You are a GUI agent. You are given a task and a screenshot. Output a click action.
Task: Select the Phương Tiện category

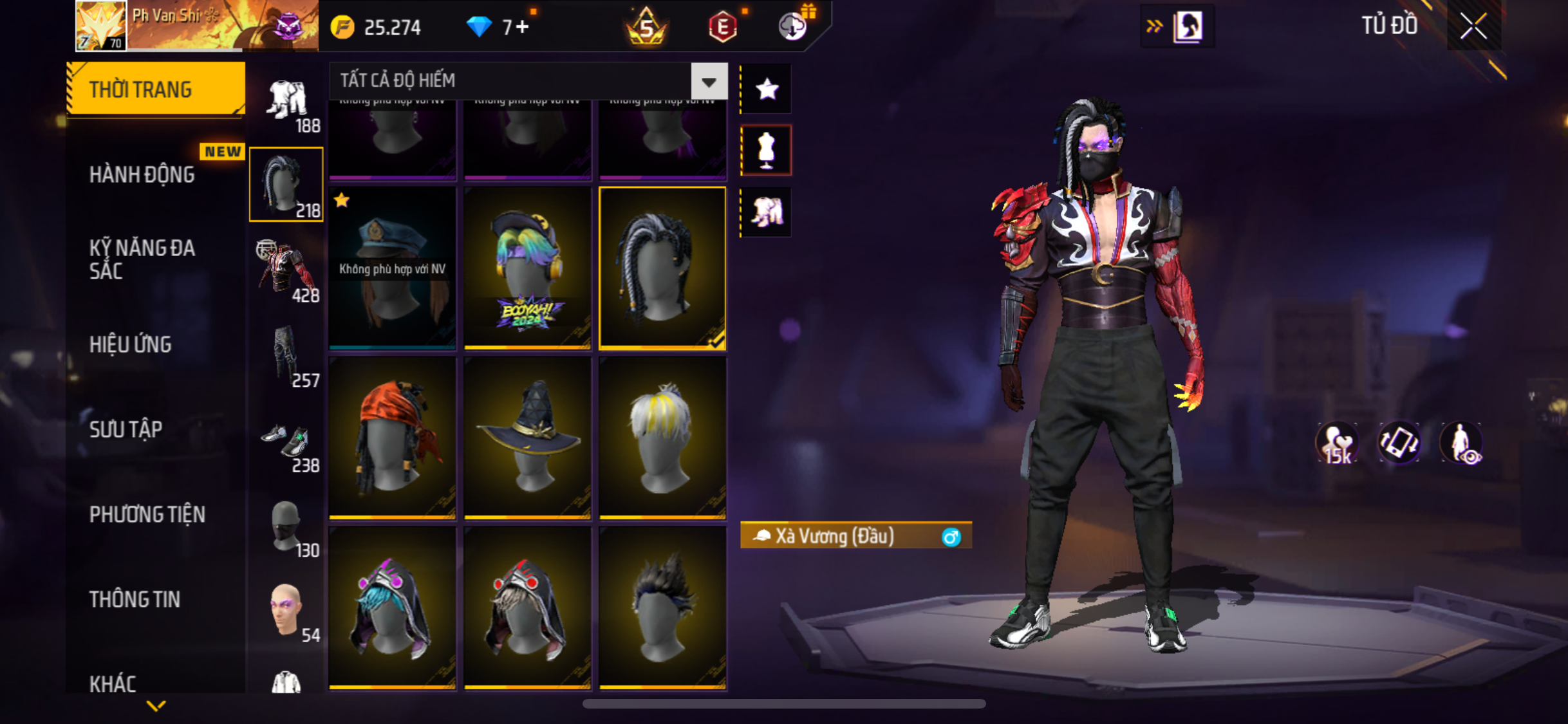click(x=147, y=514)
